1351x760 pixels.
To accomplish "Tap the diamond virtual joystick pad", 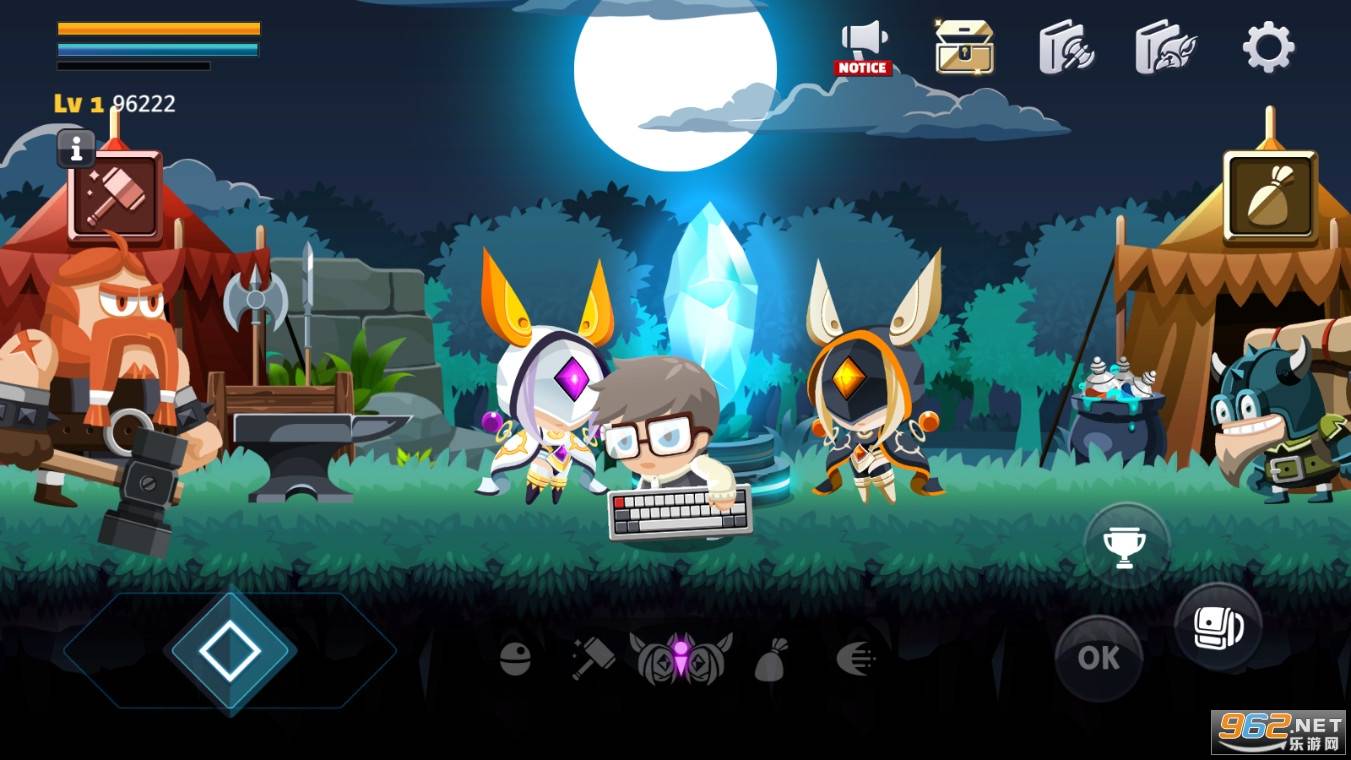I will [230, 651].
